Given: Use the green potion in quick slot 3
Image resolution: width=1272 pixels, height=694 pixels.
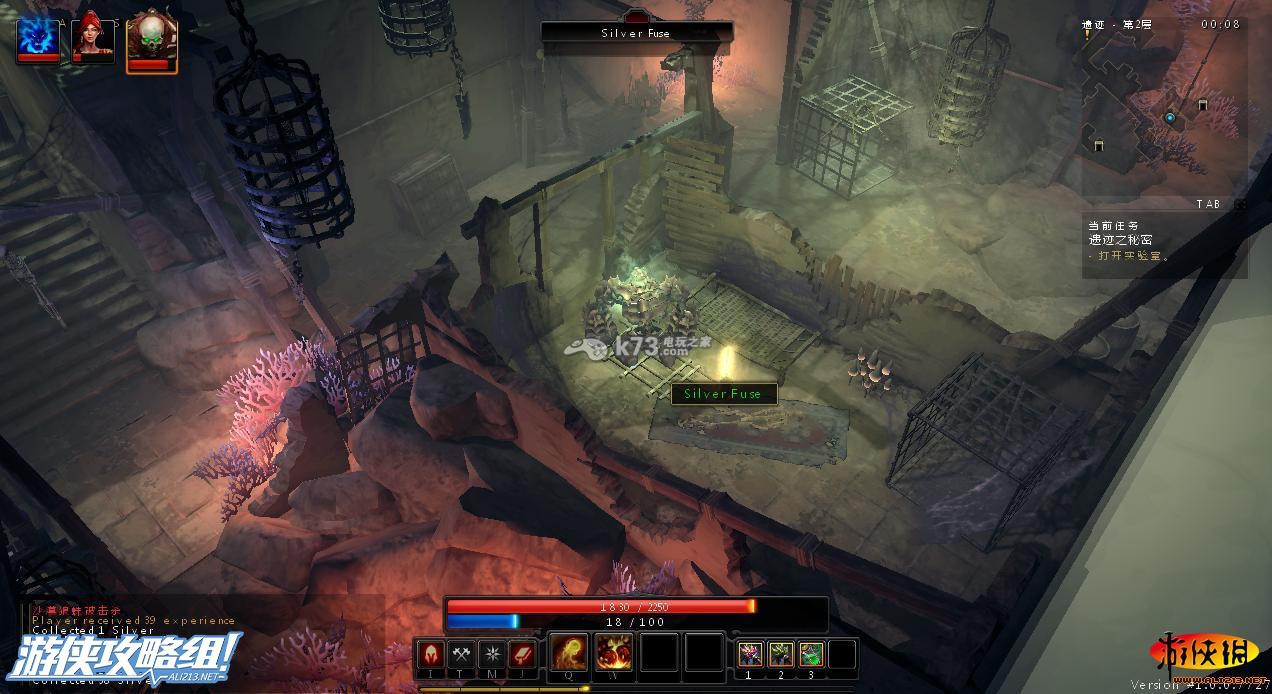Looking at the screenshot, I should [x=811, y=654].
